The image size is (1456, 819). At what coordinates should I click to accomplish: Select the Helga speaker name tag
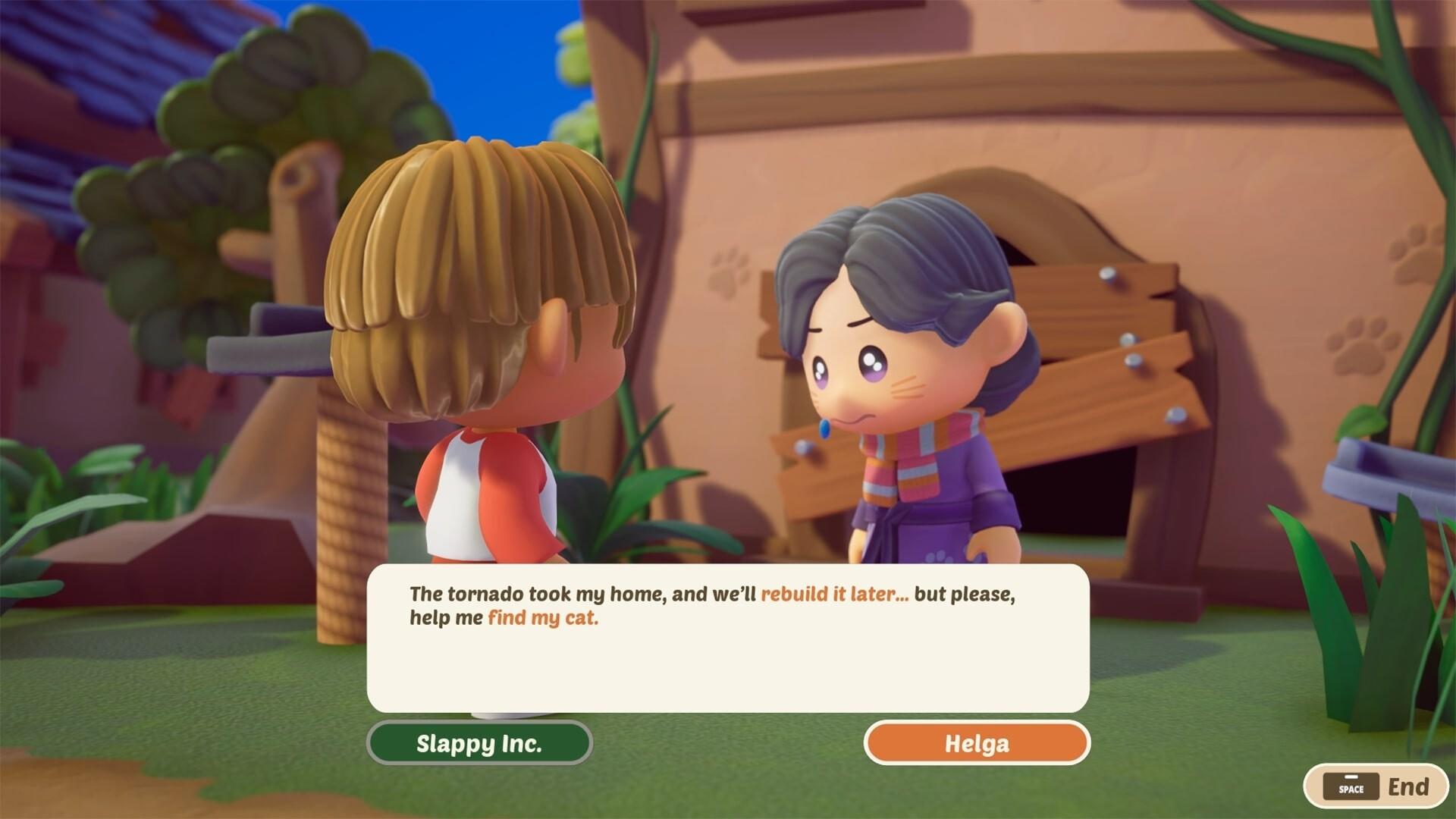coord(977,742)
